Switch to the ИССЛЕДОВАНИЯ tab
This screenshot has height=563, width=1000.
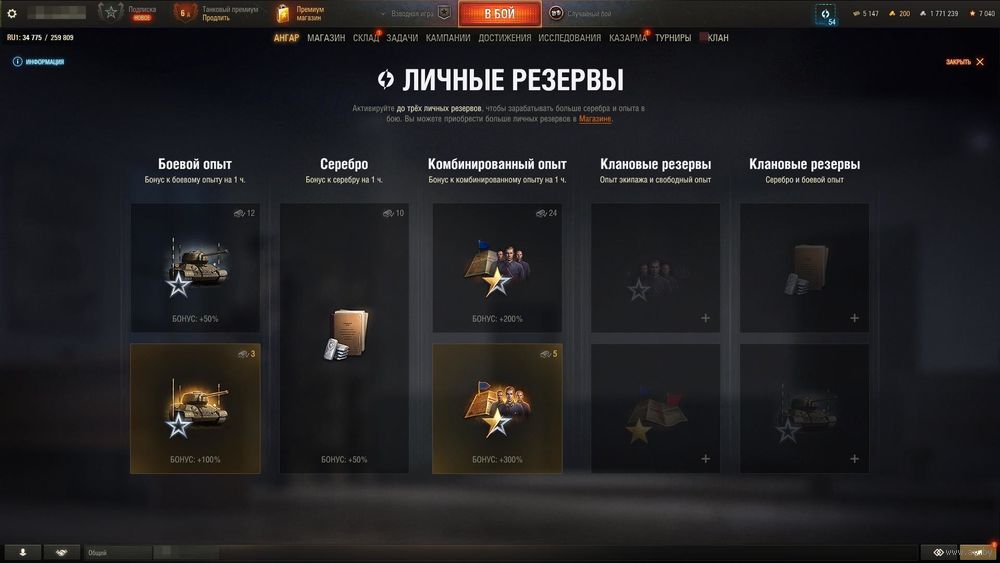[x=569, y=38]
